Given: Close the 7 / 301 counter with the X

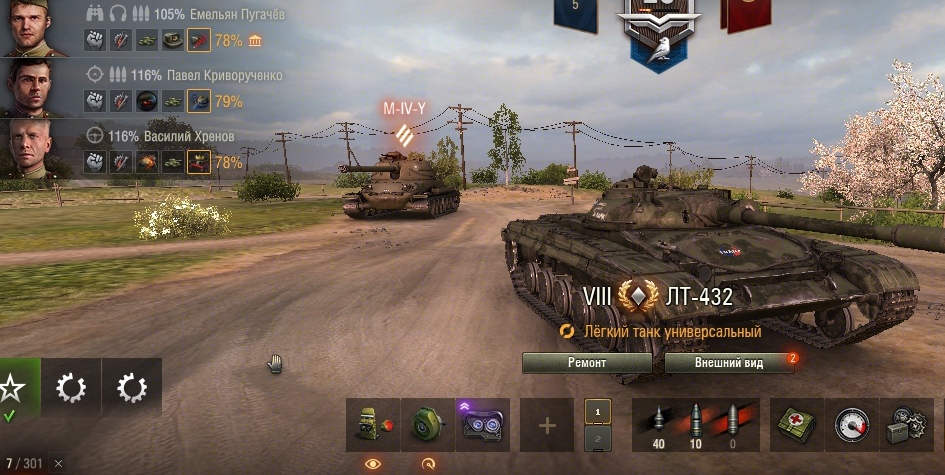Looking at the screenshot, I should (58, 463).
